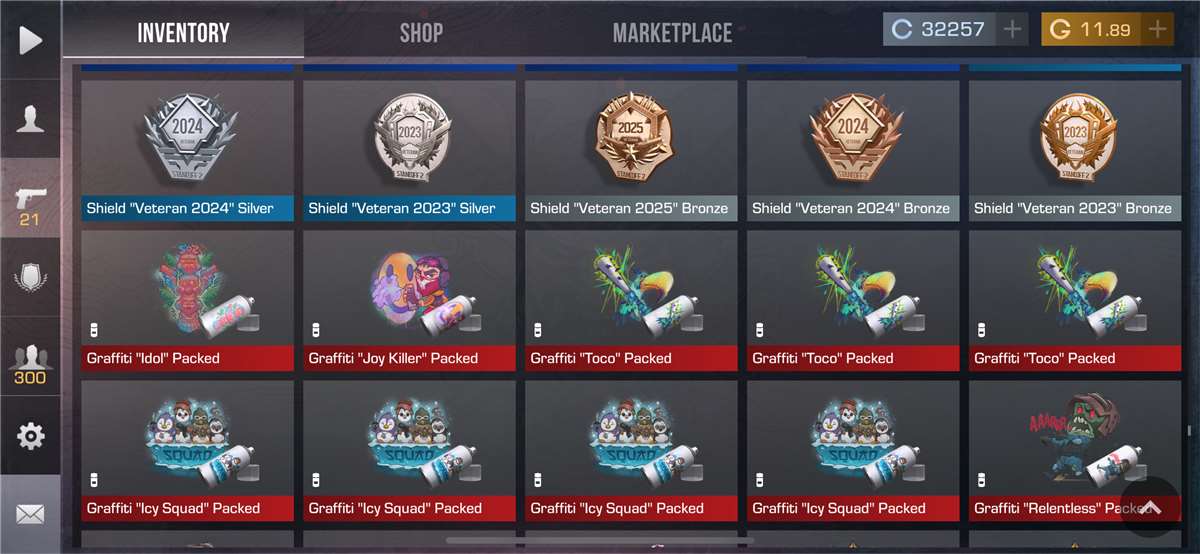Image resolution: width=1200 pixels, height=554 pixels.
Task: Choose the Graffiti "Joy Killer" Packed item
Action: click(409, 300)
